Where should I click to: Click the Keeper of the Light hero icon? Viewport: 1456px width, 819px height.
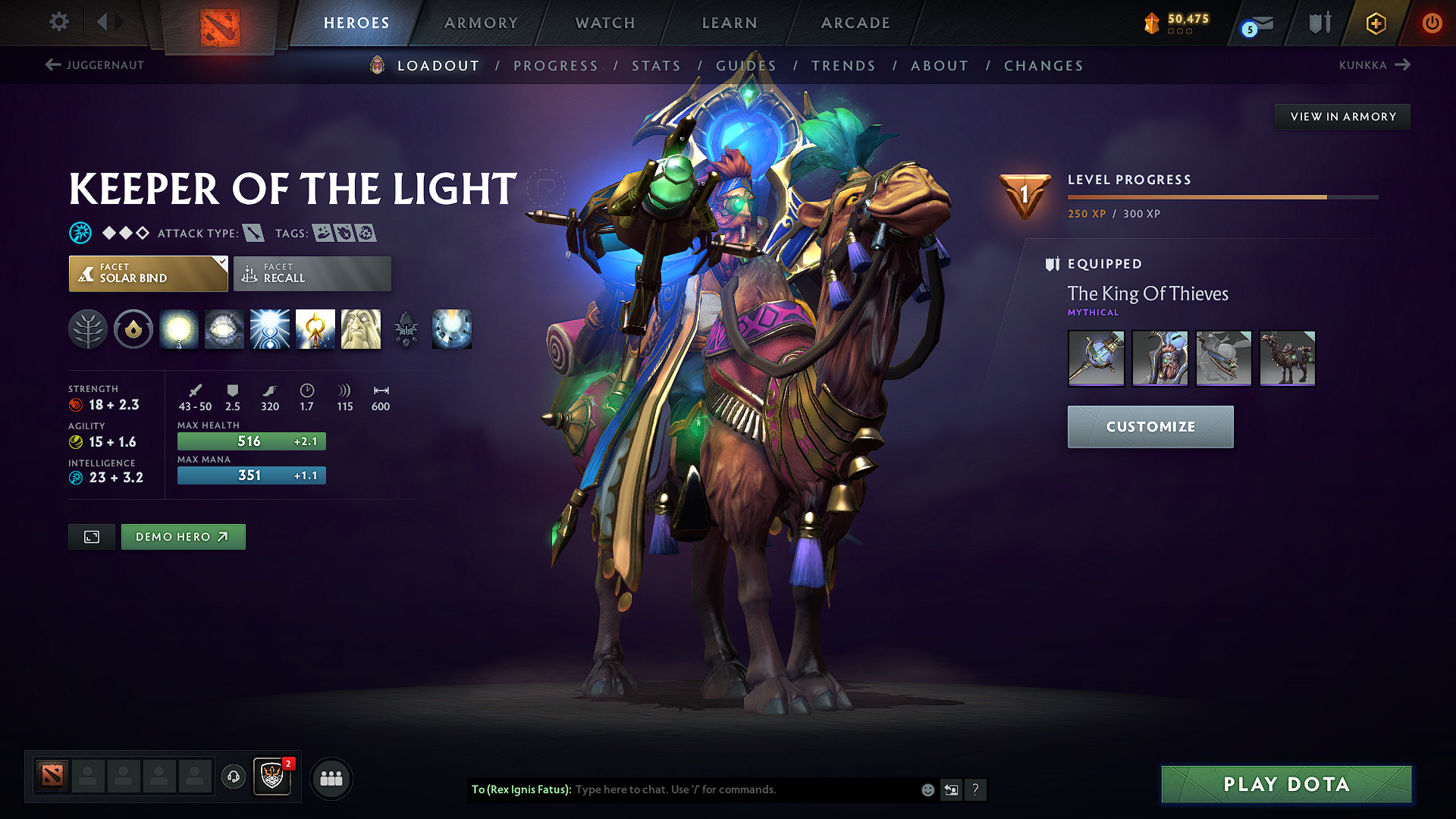tap(375, 65)
